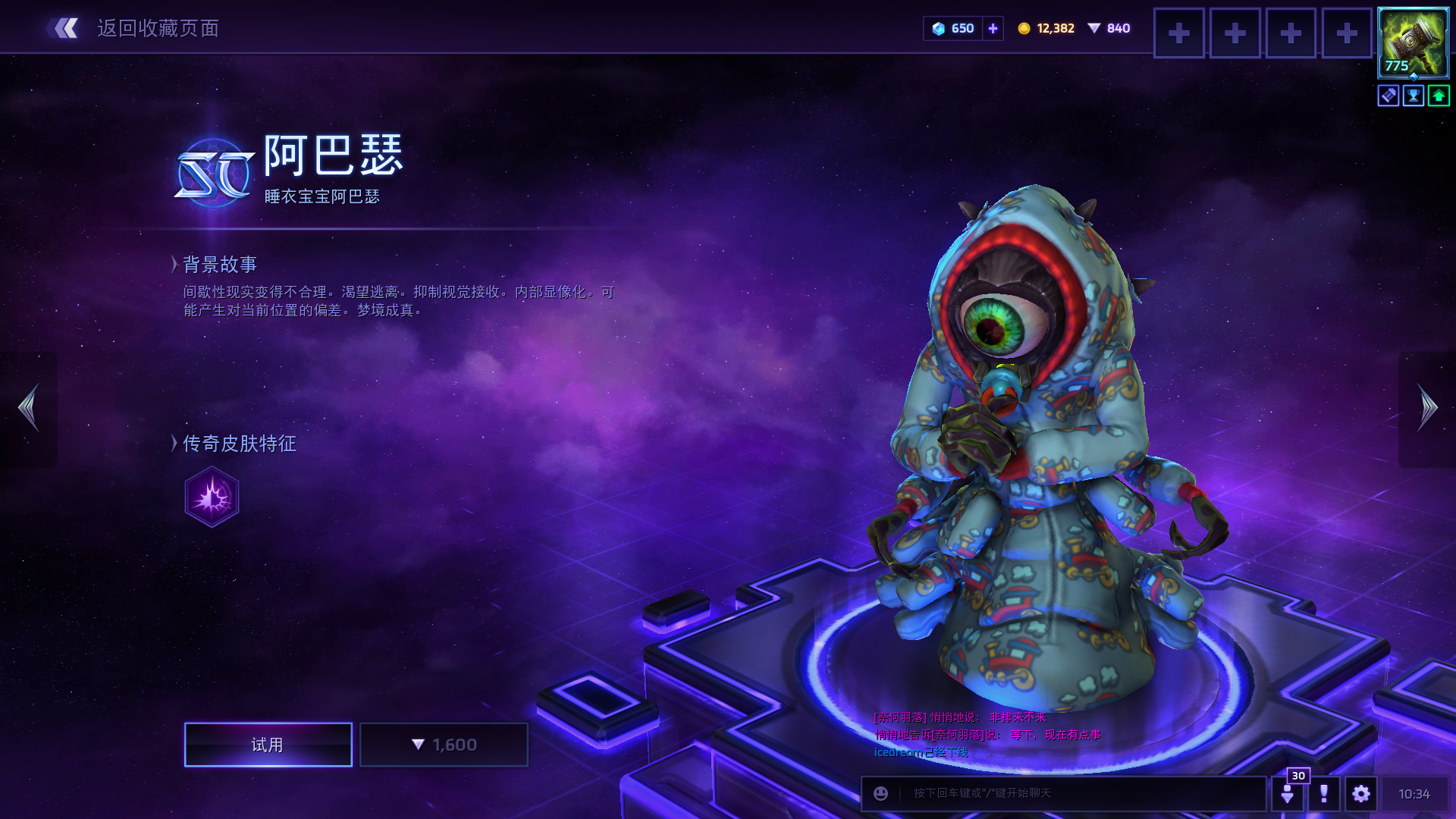Image resolution: width=1456 pixels, height=819 pixels.
Task: Expand the 背景故事 section
Action: [x=219, y=265]
